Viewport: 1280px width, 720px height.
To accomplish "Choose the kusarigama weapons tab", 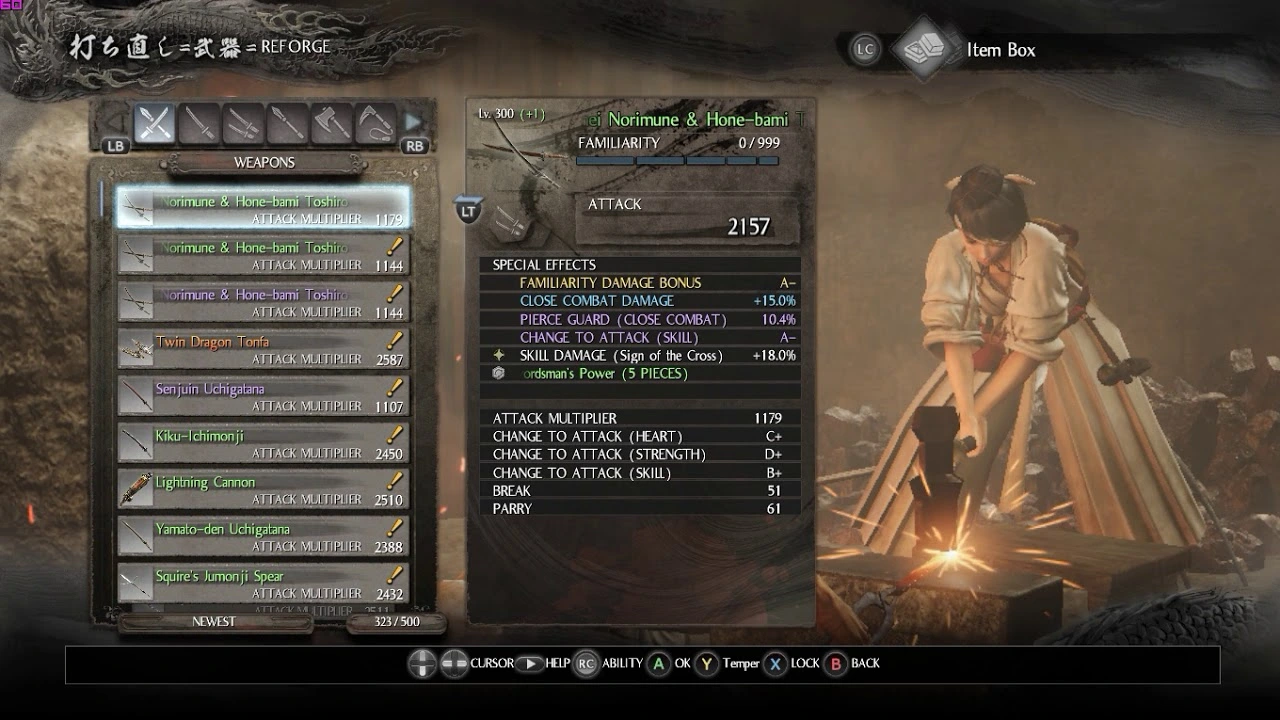I will click(375, 123).
